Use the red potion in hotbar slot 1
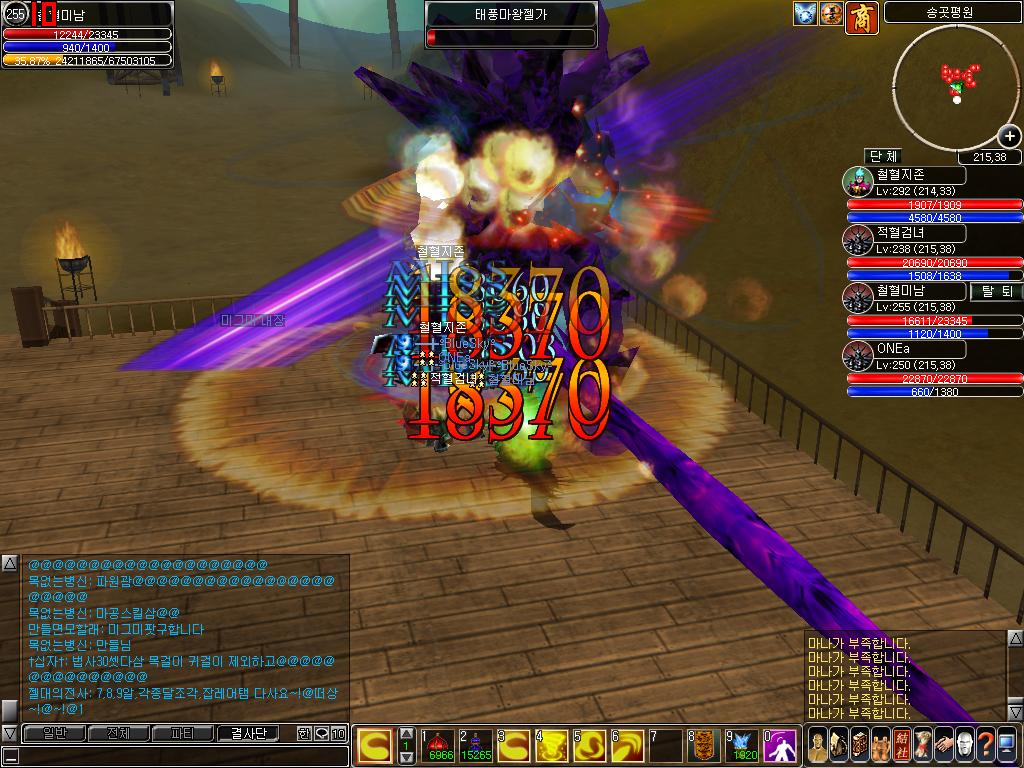 tap(437, 745)
